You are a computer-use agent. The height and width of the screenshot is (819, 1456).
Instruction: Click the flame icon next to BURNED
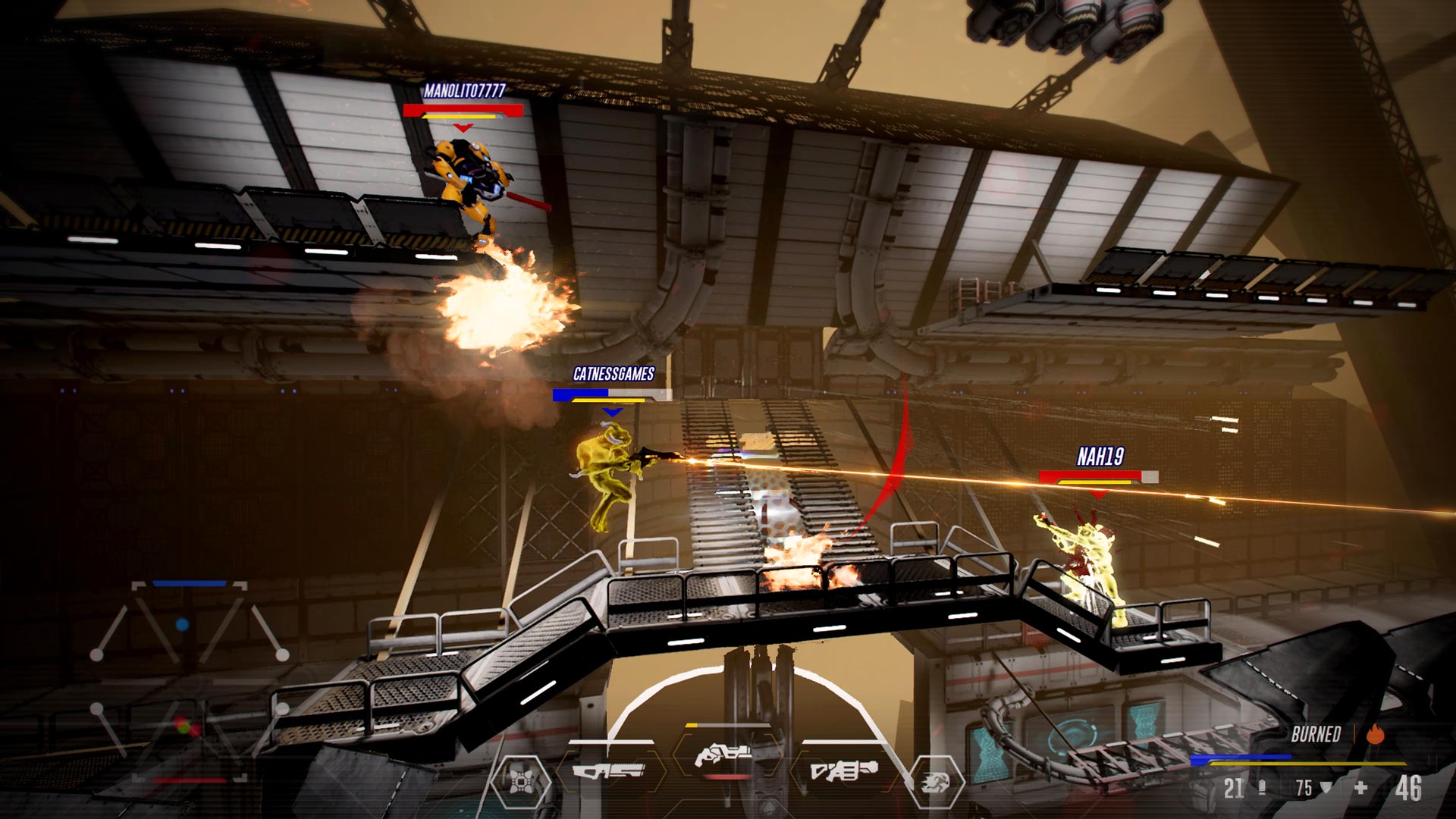(x=1375, y=734)
